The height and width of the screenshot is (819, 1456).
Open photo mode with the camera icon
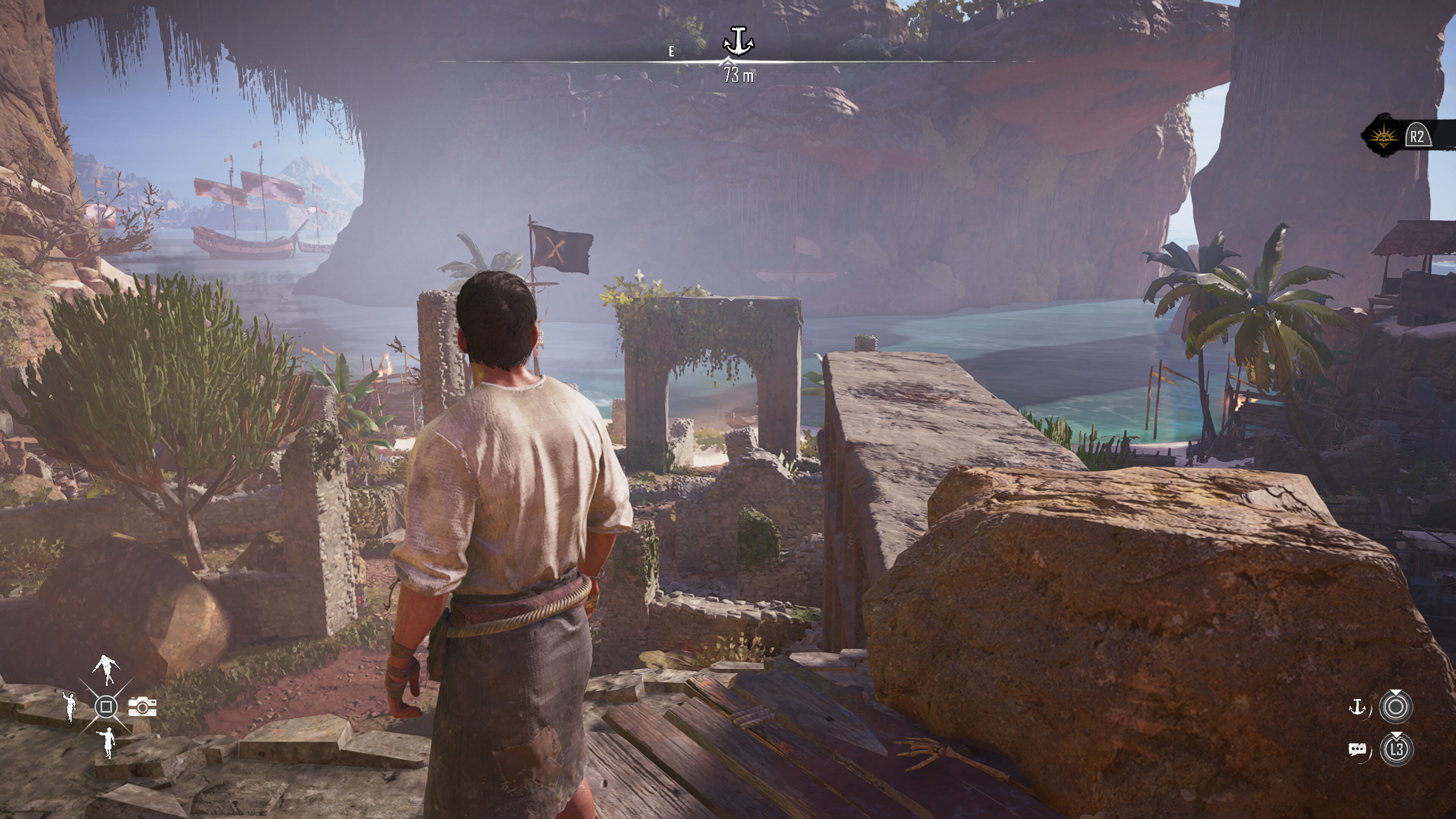pyautogui.click(x=143, y=706)
